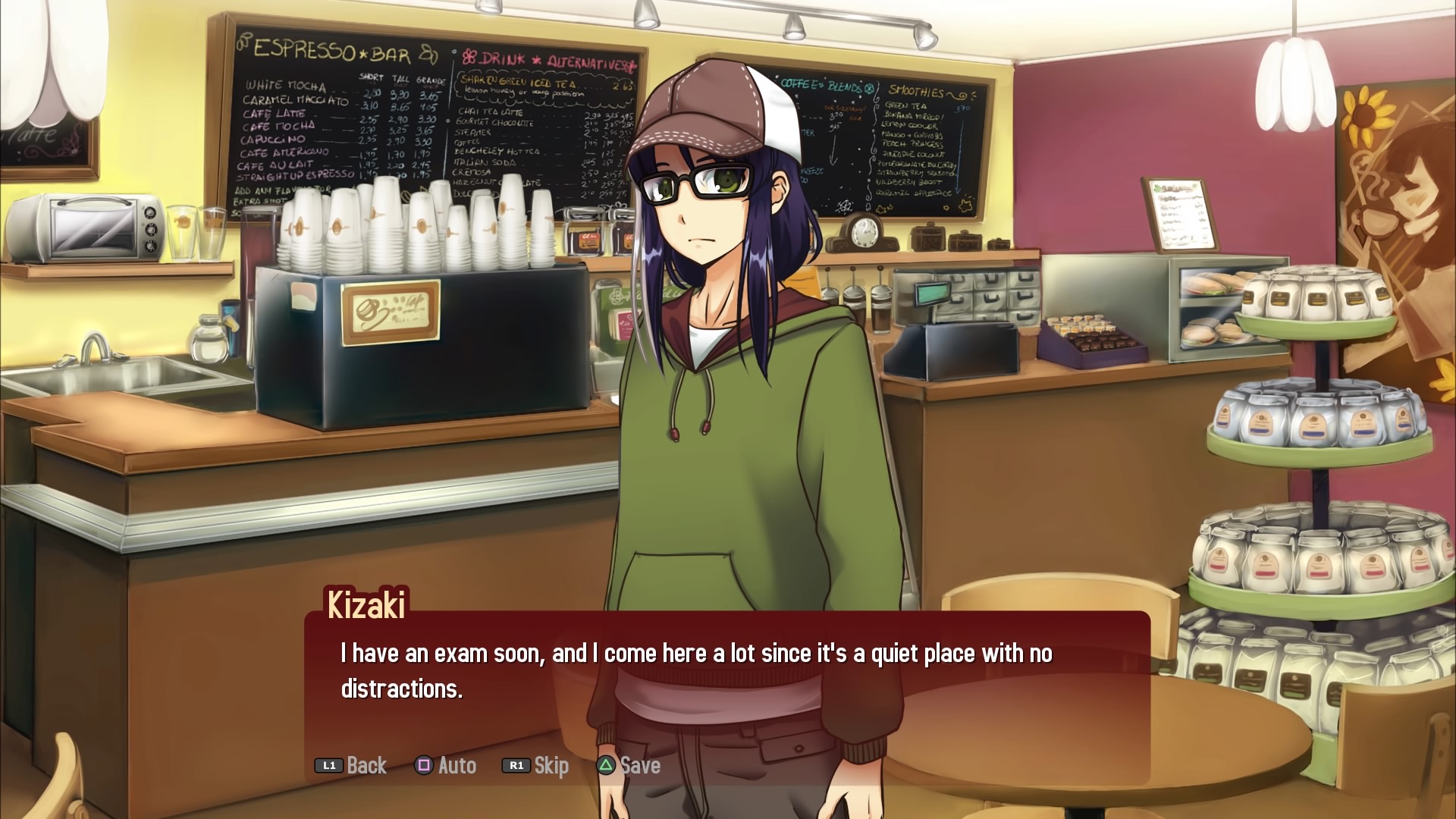
Task: Enable Auto text advance
Action: [446, 765]
